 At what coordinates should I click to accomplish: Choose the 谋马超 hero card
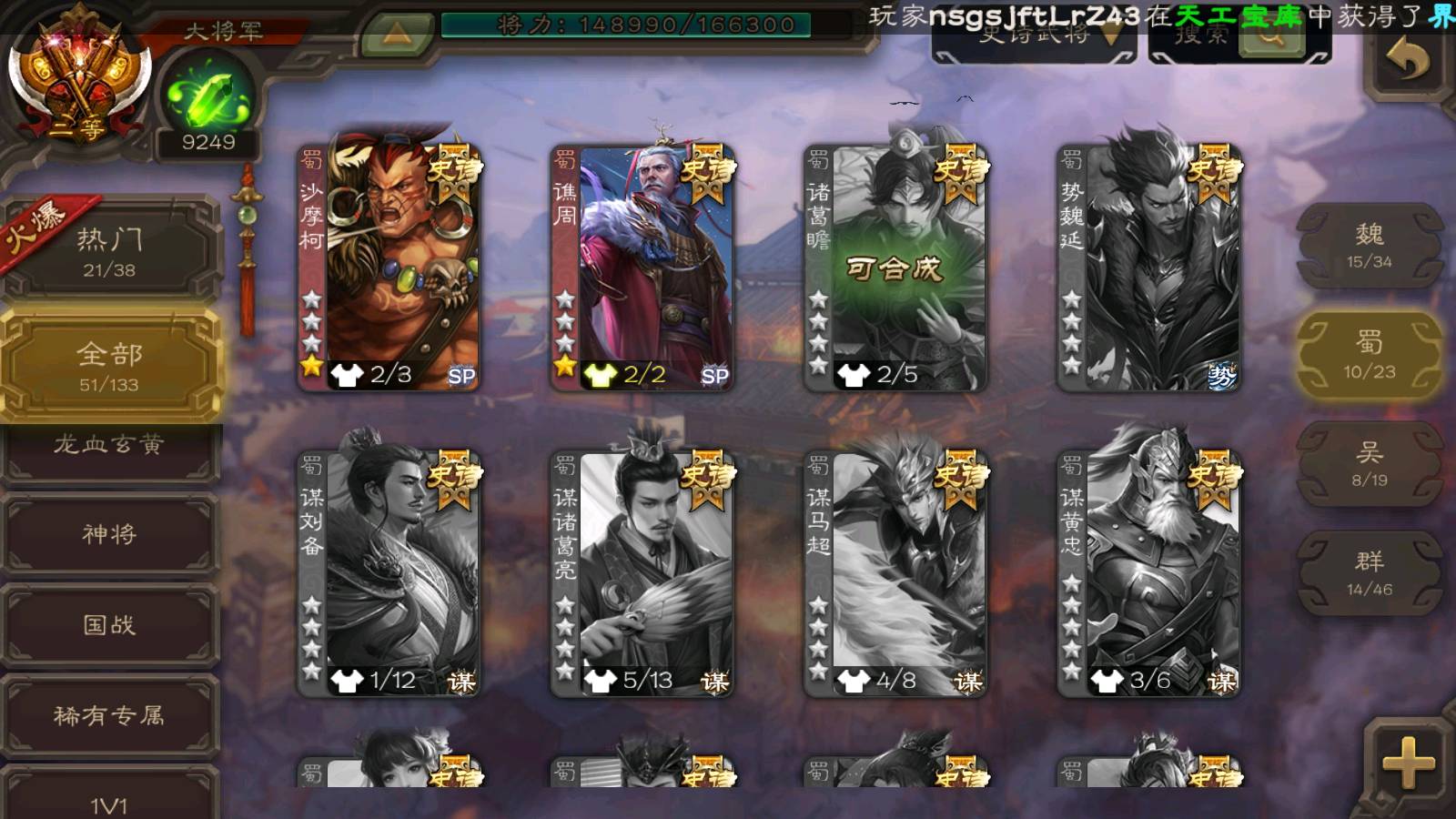coord(895,573)
